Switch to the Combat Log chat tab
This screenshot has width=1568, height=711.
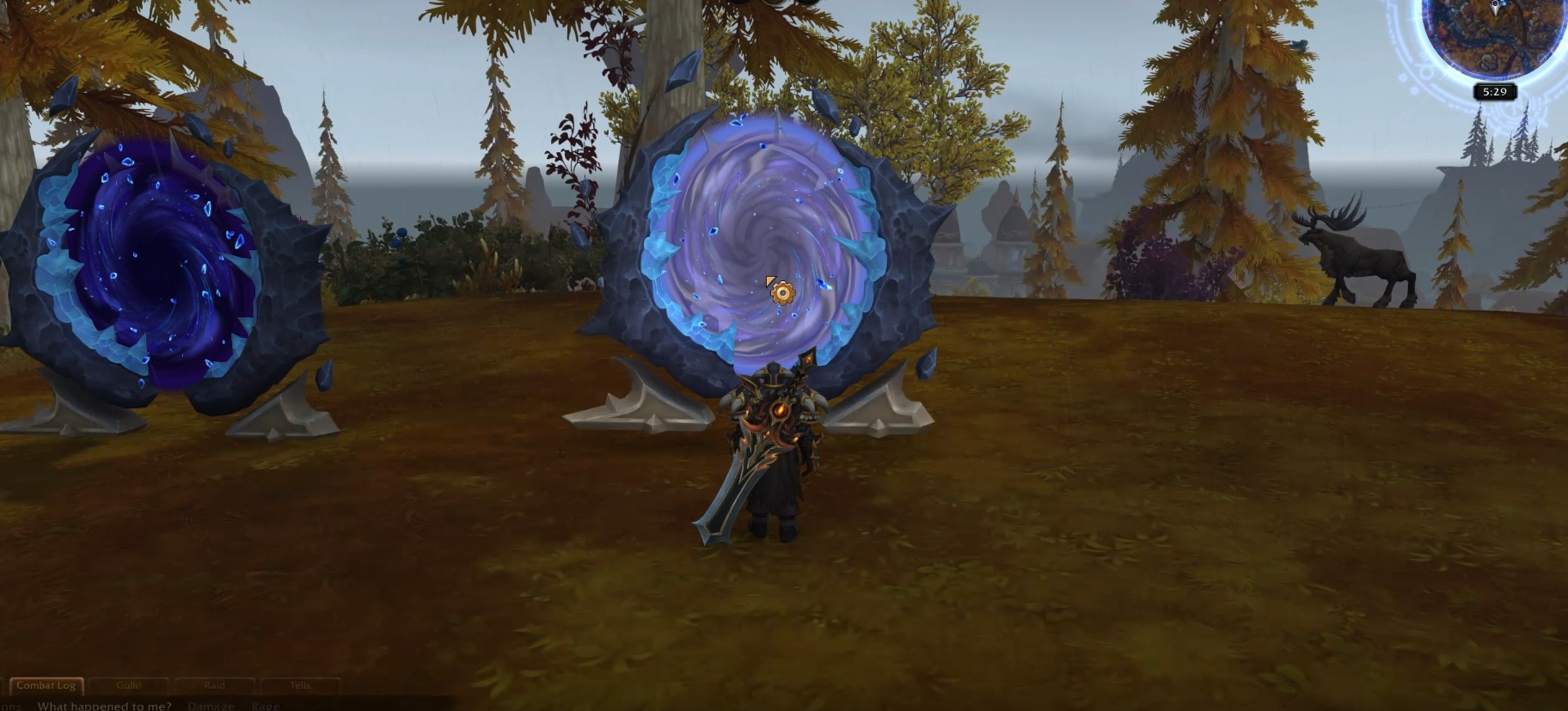pos(47,685)
